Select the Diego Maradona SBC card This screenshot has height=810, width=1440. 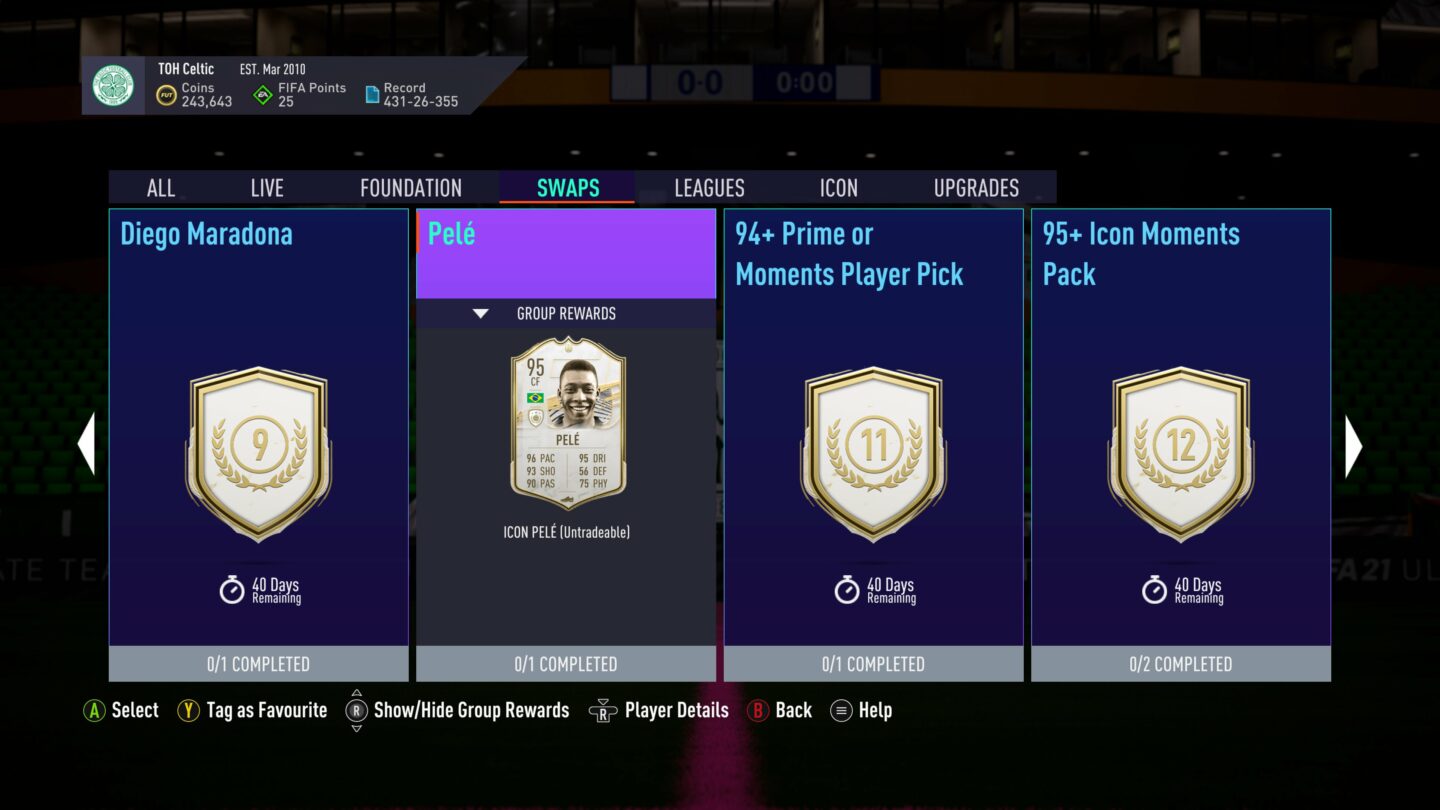[258, 440]
